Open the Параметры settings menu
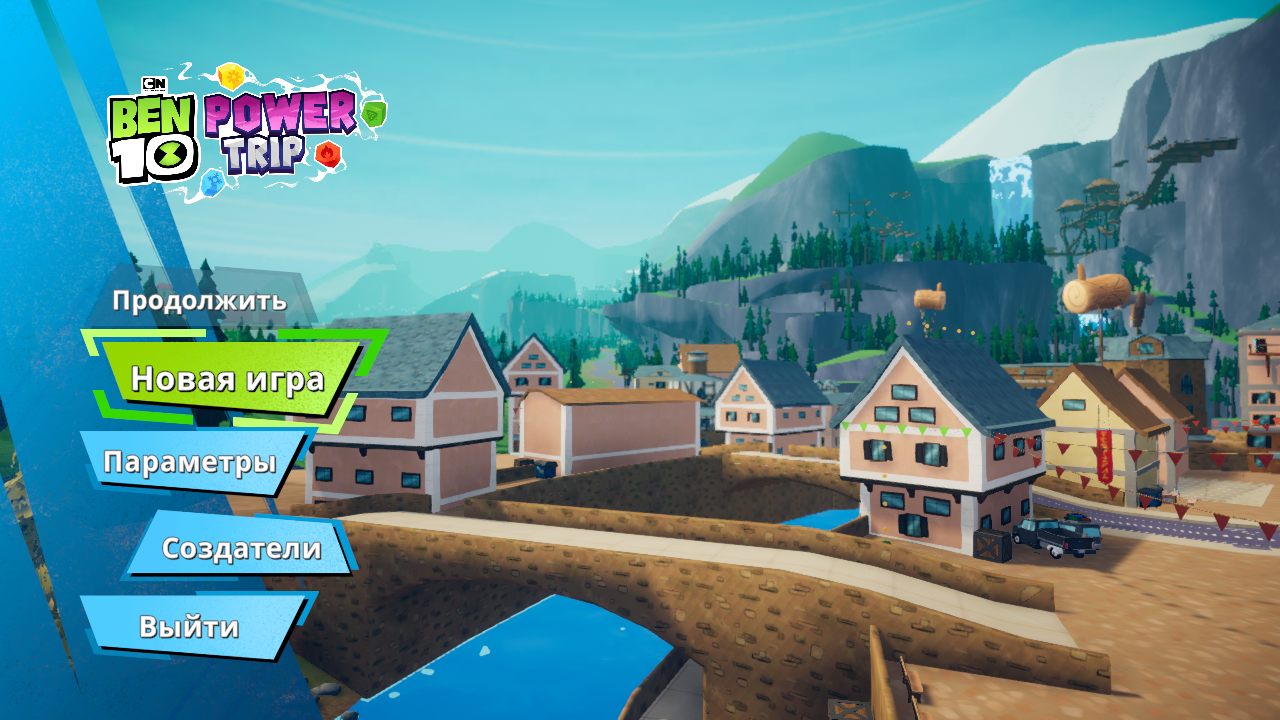The width and height of the screenshot is (1280, 720). 190,462
